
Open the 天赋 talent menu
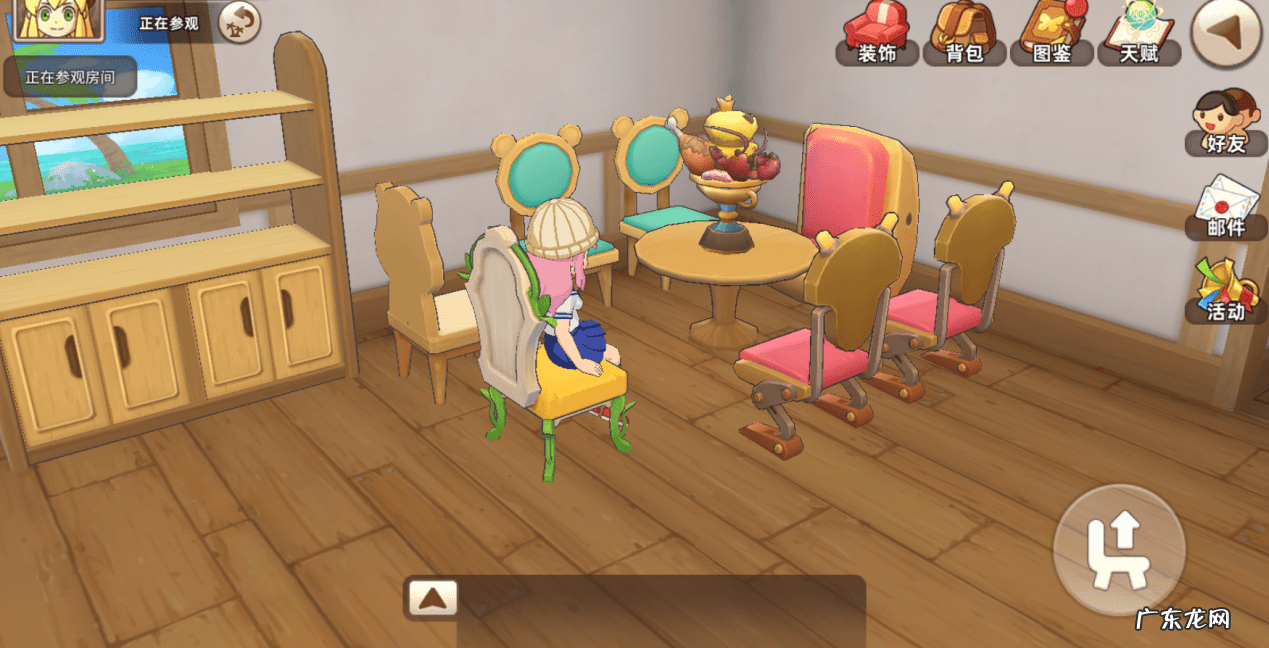click(x=1138, y=34)
